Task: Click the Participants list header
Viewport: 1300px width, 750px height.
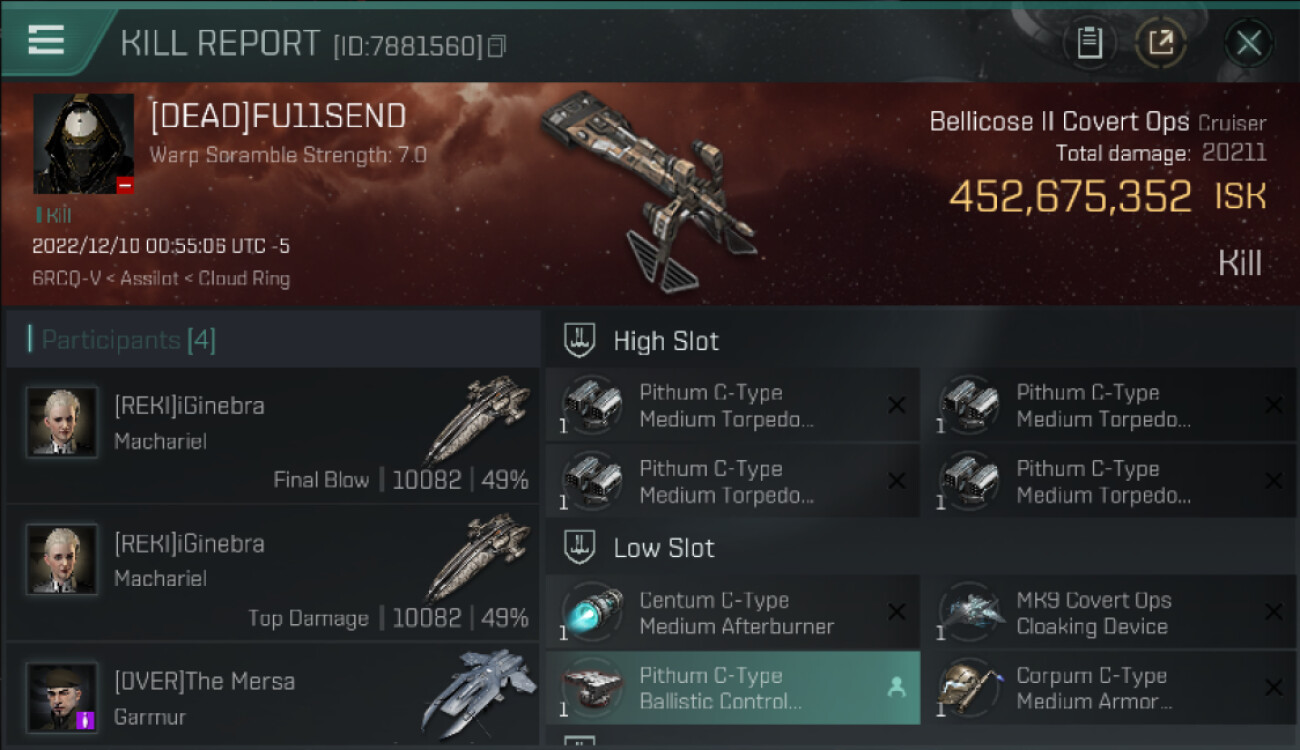Action: click(x=127, y=340)
